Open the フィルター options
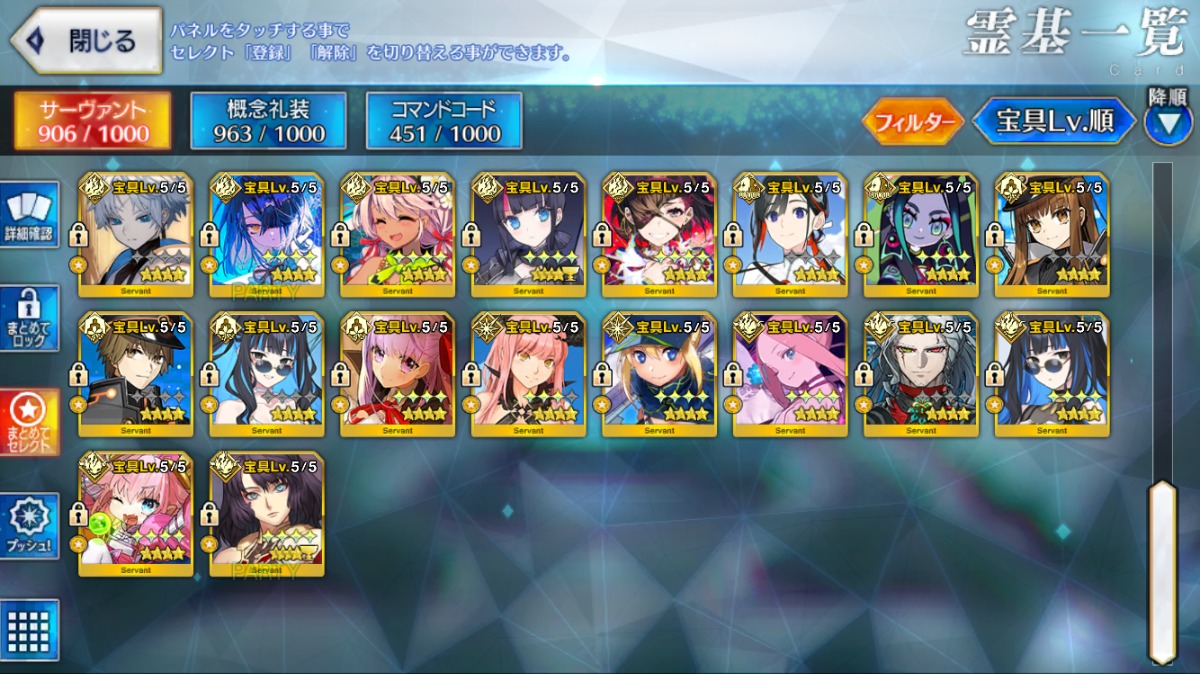Screen dimensions: 1200x674 tap(912, 122)
